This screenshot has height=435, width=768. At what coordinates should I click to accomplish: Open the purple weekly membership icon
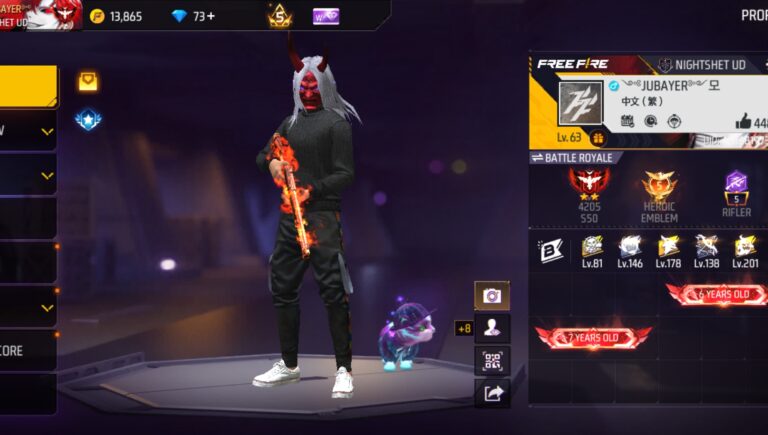point(326,16)
